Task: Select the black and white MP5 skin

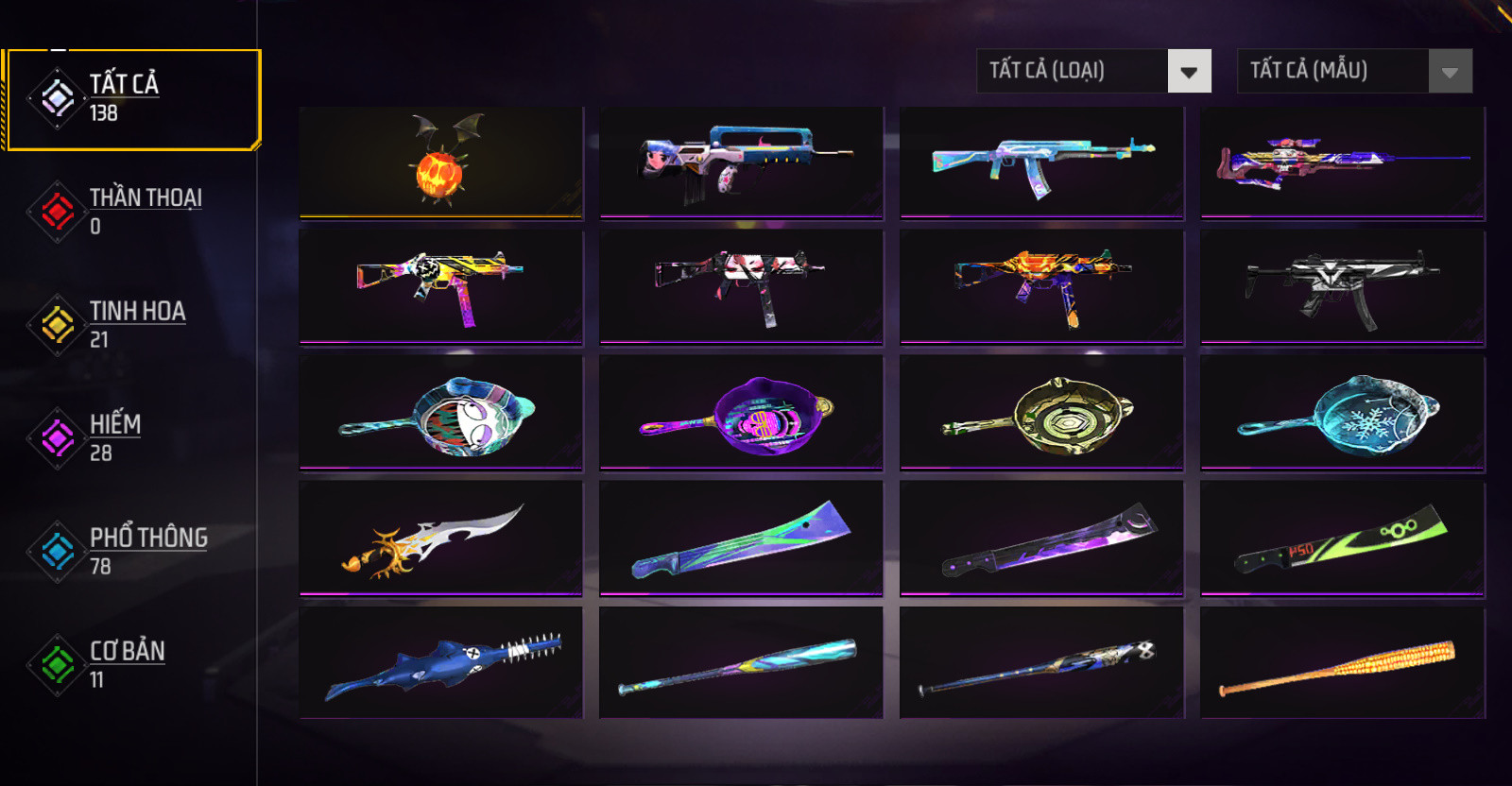Action: 1343,287
